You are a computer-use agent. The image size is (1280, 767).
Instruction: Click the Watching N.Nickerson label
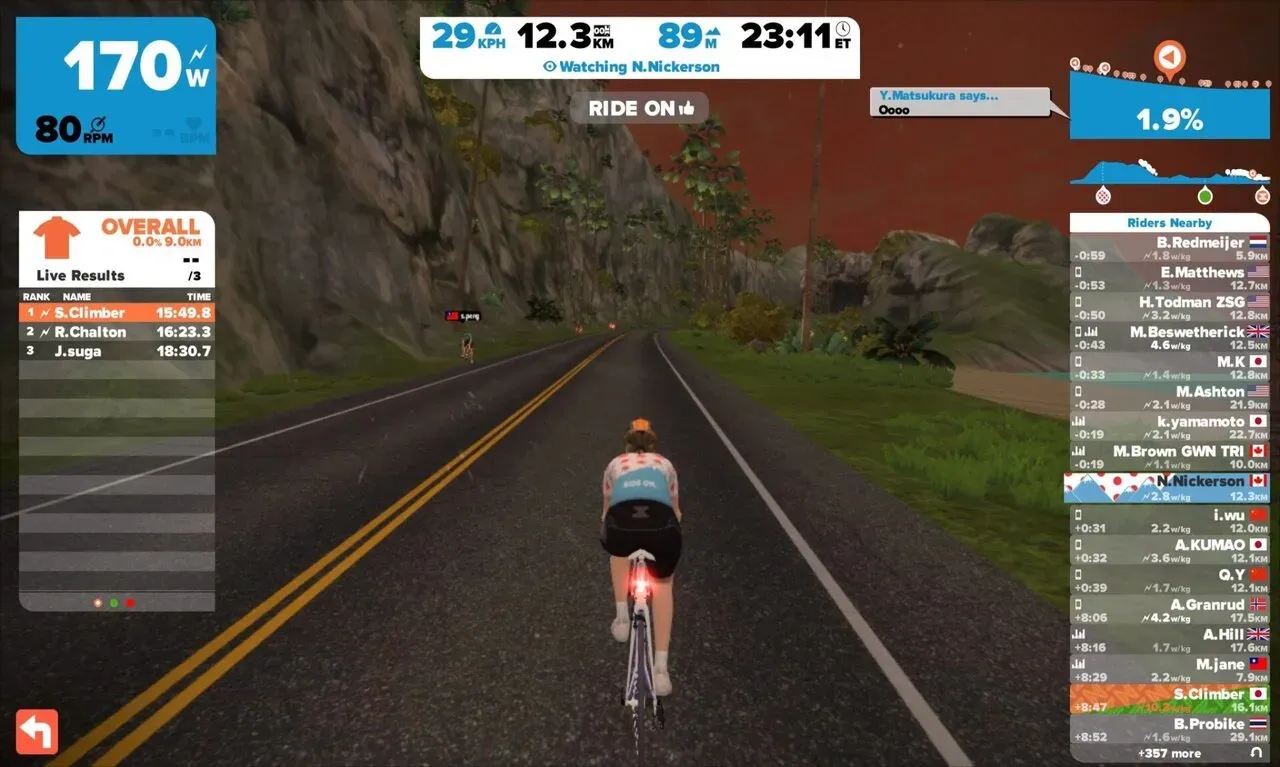[x=640, y=67]
